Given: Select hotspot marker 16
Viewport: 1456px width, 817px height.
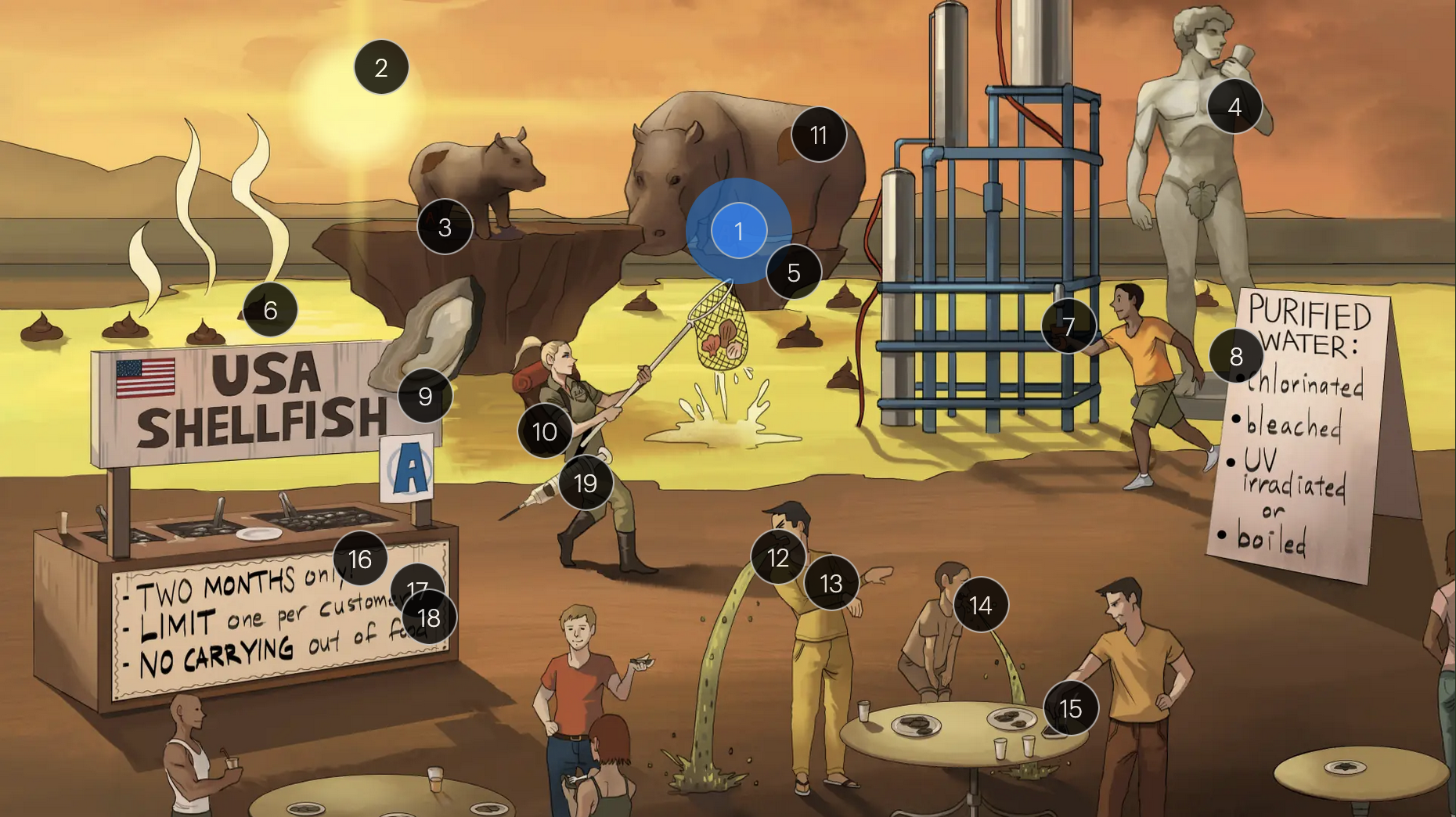Looking at the screenshot, I should pos(360,559).
